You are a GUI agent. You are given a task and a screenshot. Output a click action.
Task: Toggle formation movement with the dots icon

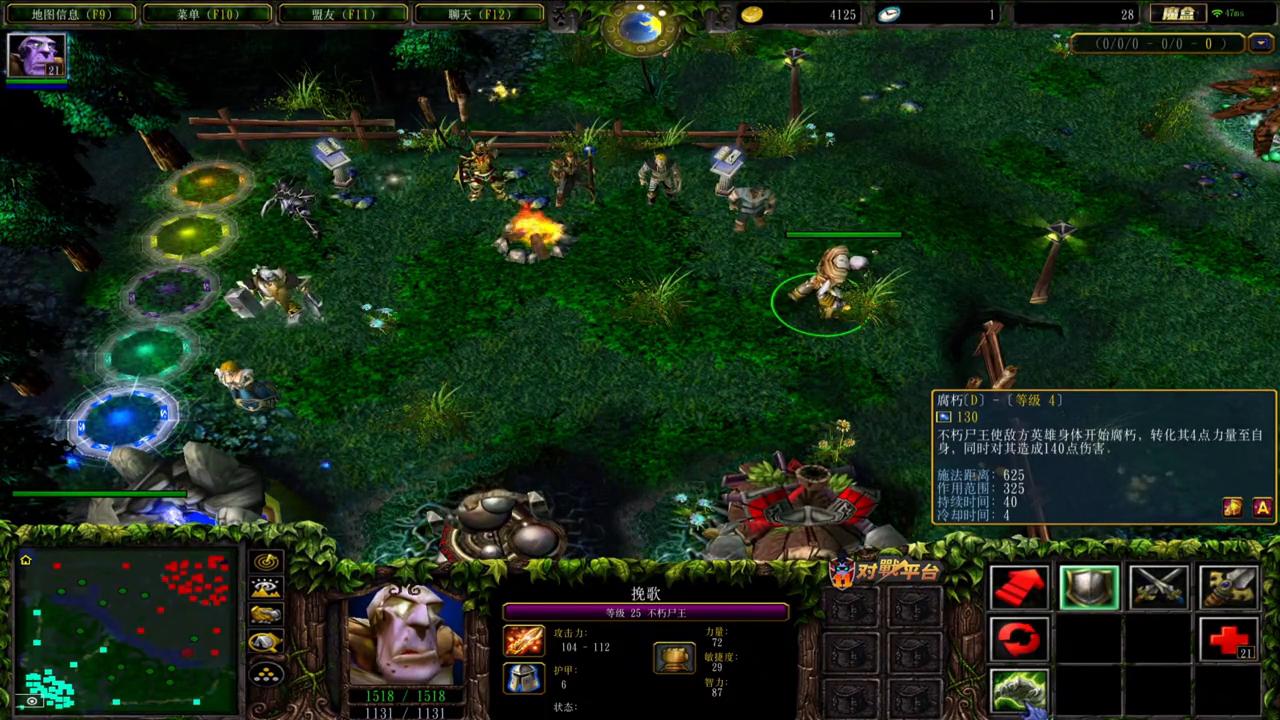[265, 674]
